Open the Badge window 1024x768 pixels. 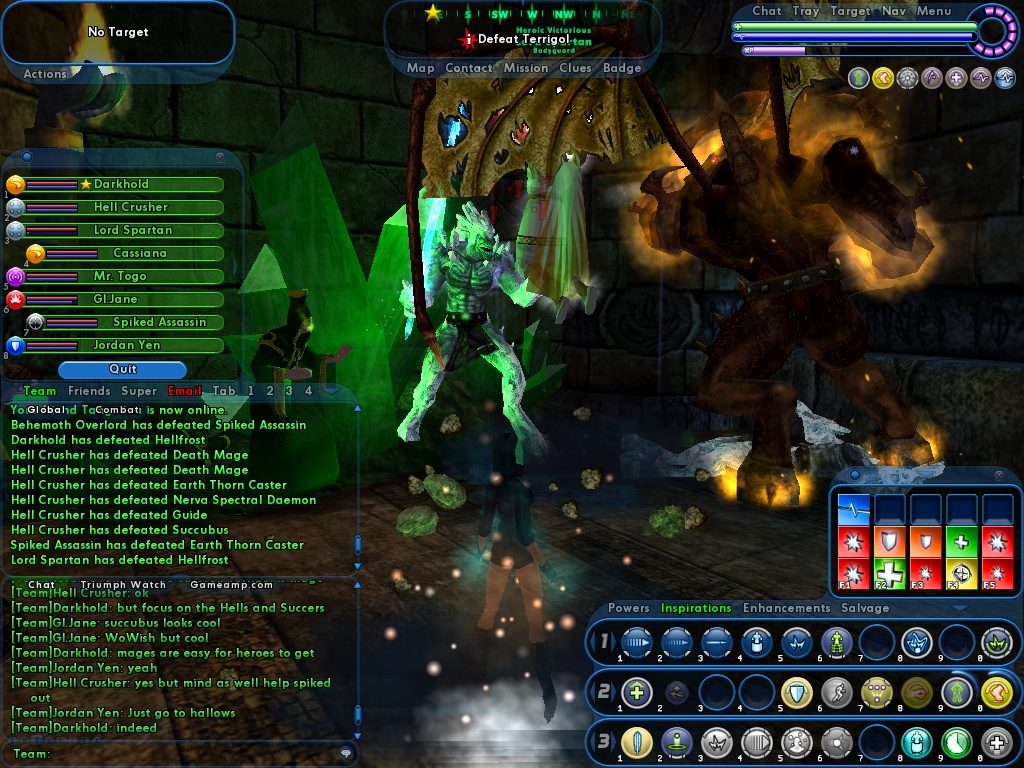[x=622, y=68]
